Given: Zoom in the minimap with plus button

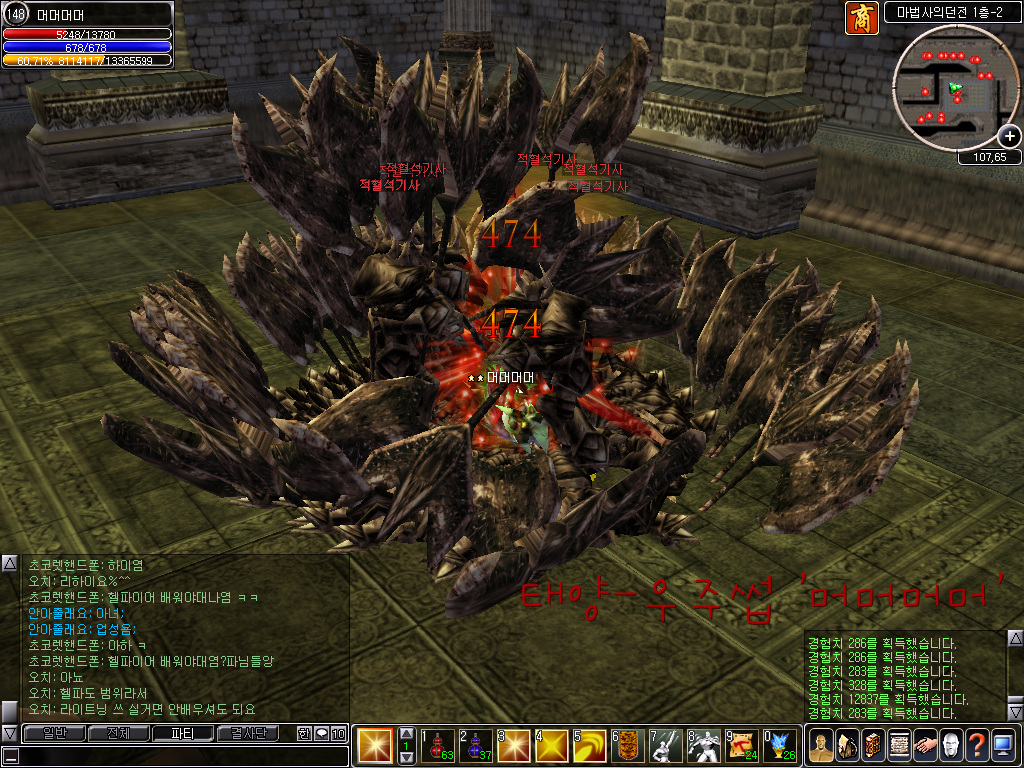Looking at the screenshot, I should [1010, 136].
